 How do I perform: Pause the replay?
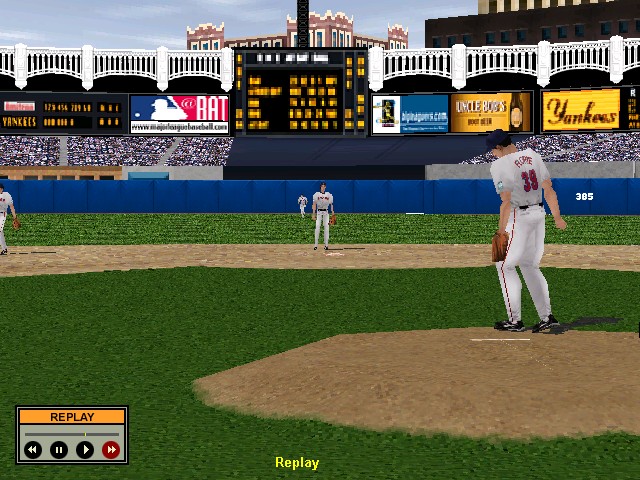59,450
